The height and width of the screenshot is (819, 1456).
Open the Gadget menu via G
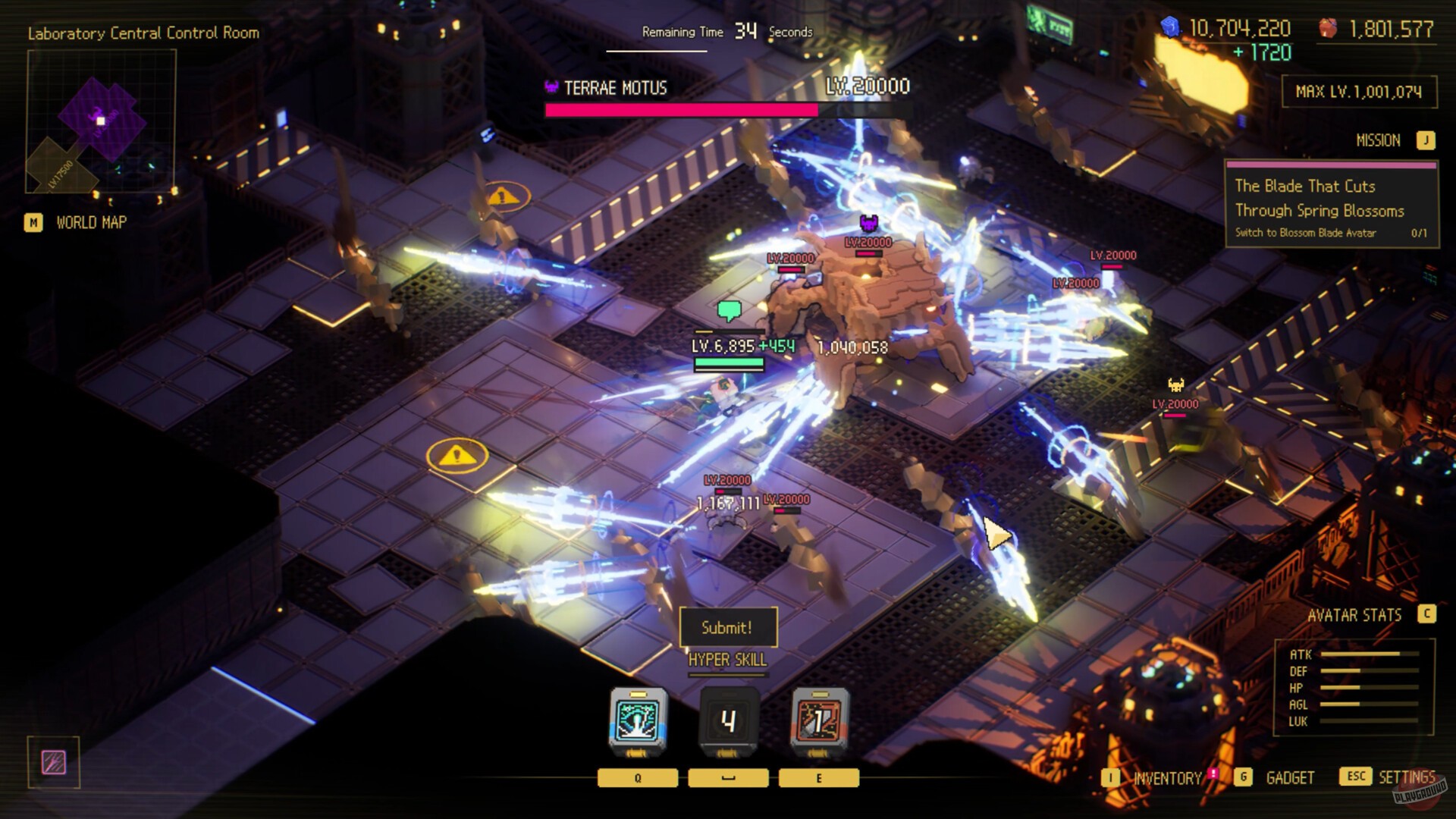pyautogui.click(x=1242, y=777)
